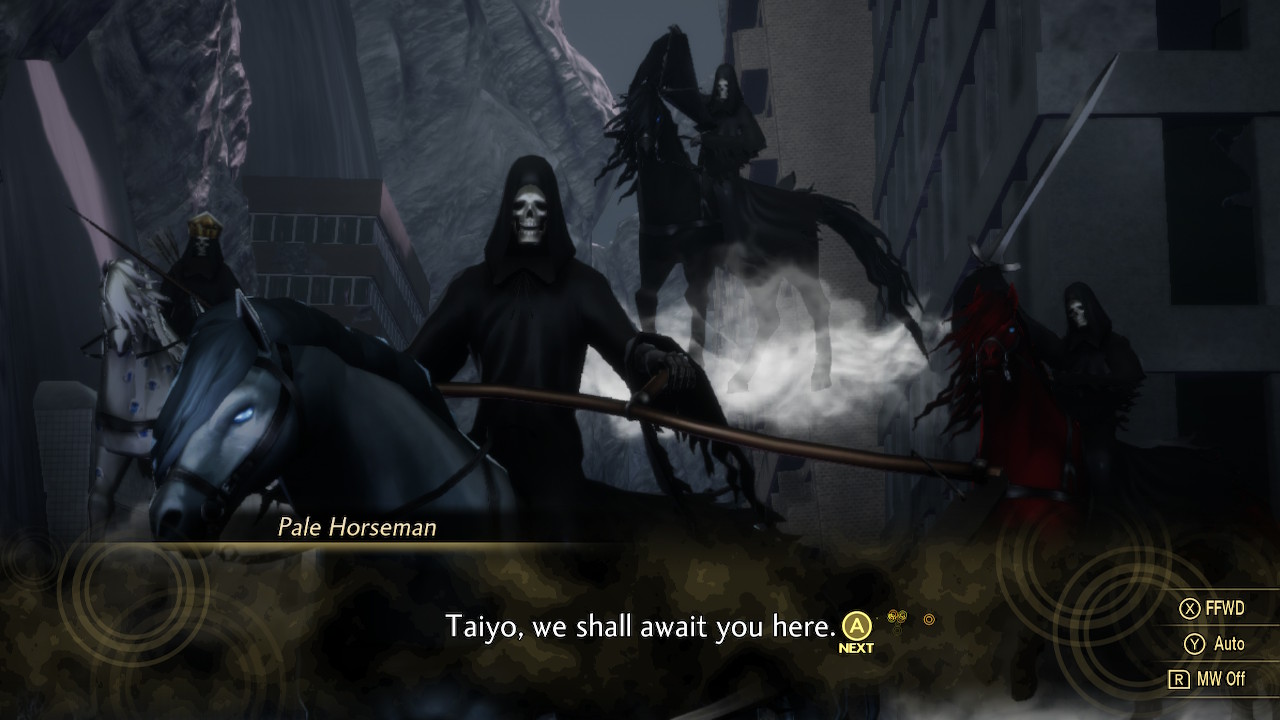Click the FFWD text label
Image resolution: width=1280 pixels, height=720 pixels.
[x=1225, y=607]
